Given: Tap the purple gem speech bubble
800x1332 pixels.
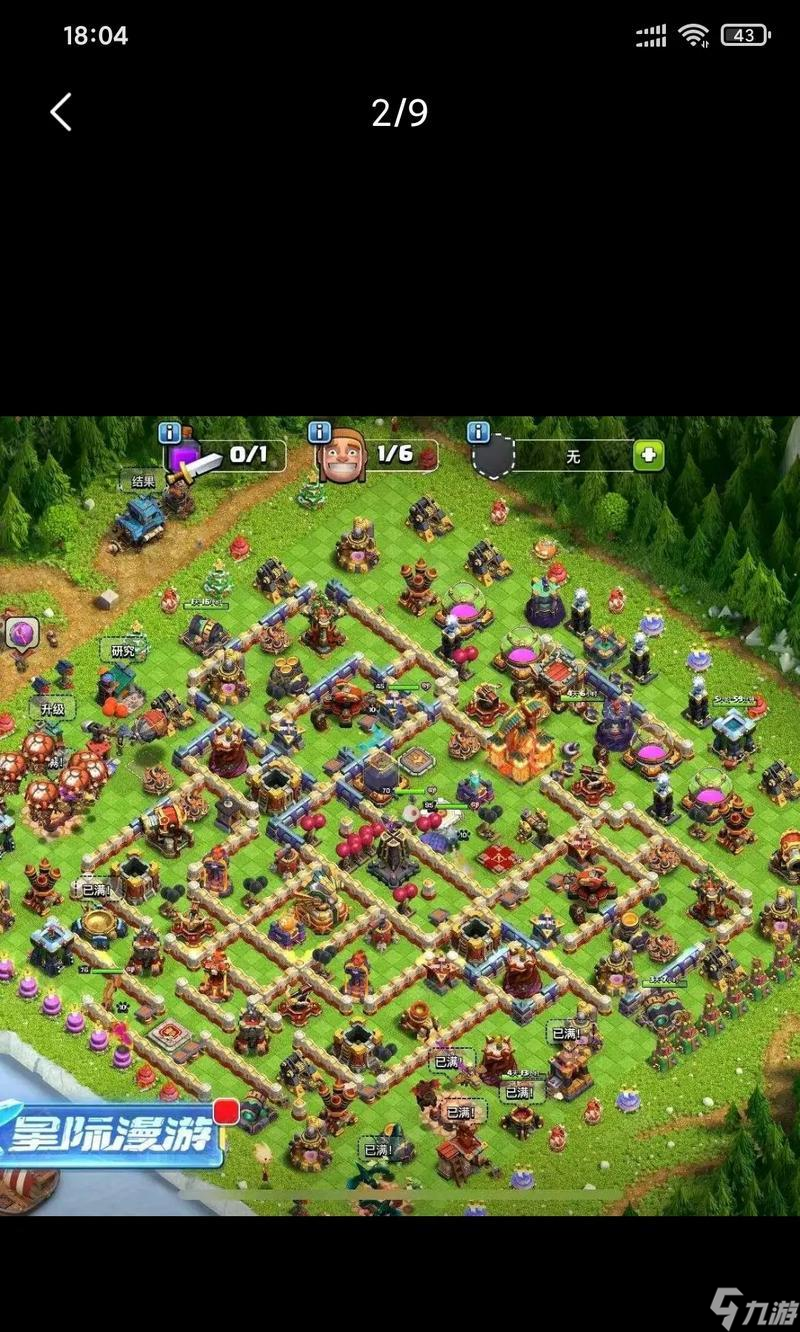Looking at the screenshot, I should click(x=21, y=633).
